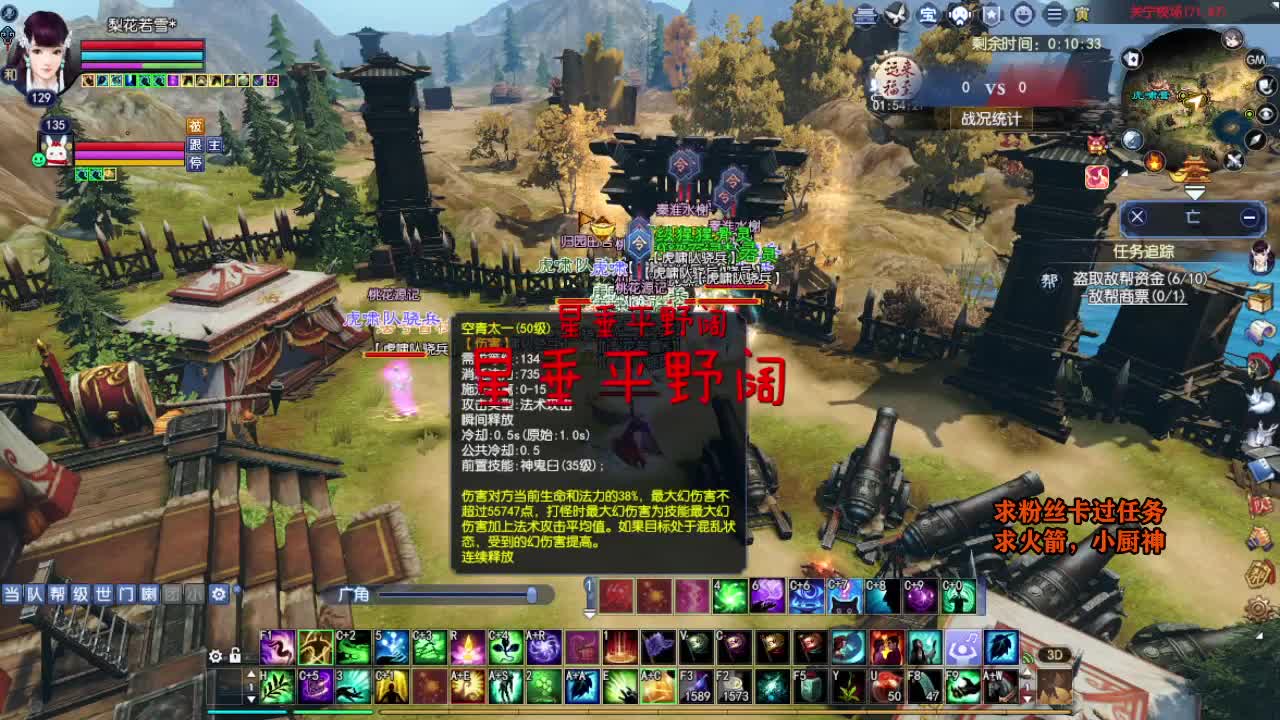Open the hamburger menu icon on the top bar
The height and width of the screenshot is (720, 1280).
[1056, 14]
